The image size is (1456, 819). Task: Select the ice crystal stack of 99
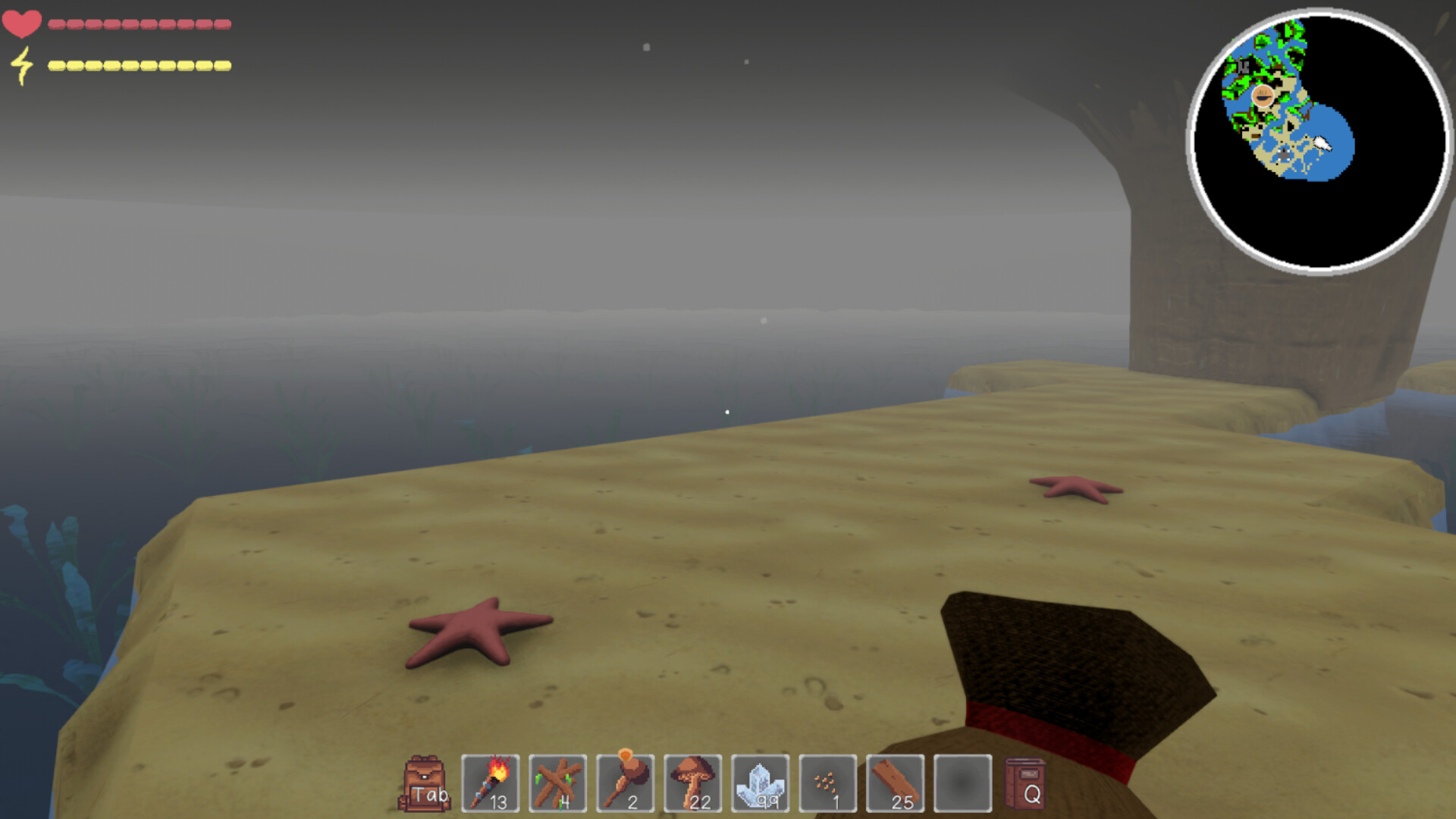[761, 783]
